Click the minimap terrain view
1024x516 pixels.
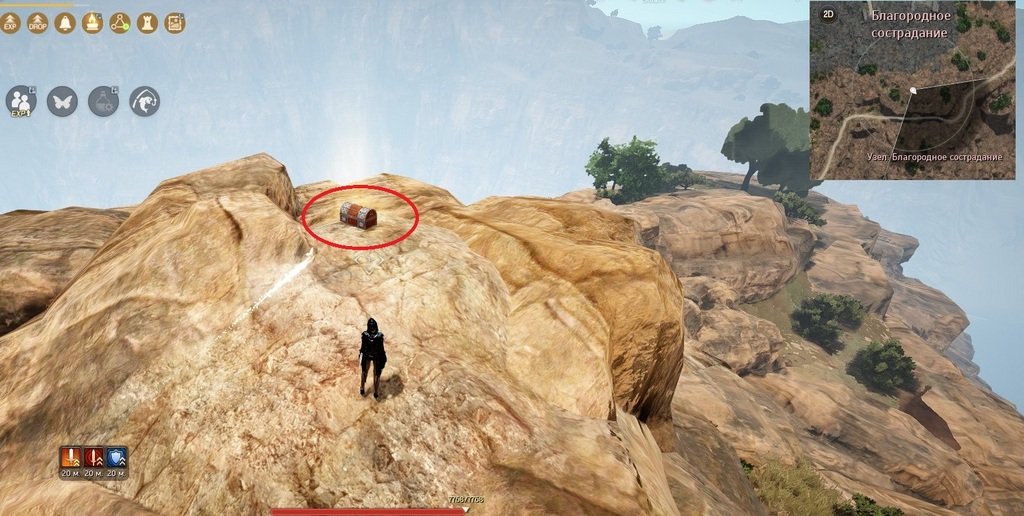click(913, 100)
